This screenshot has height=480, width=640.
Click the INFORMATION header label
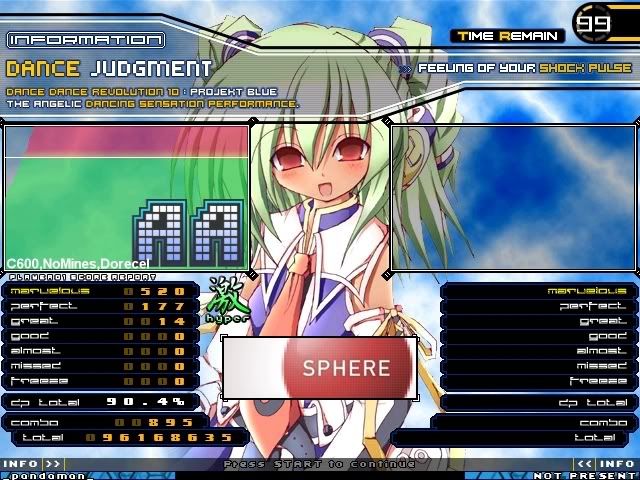point(85,40)
